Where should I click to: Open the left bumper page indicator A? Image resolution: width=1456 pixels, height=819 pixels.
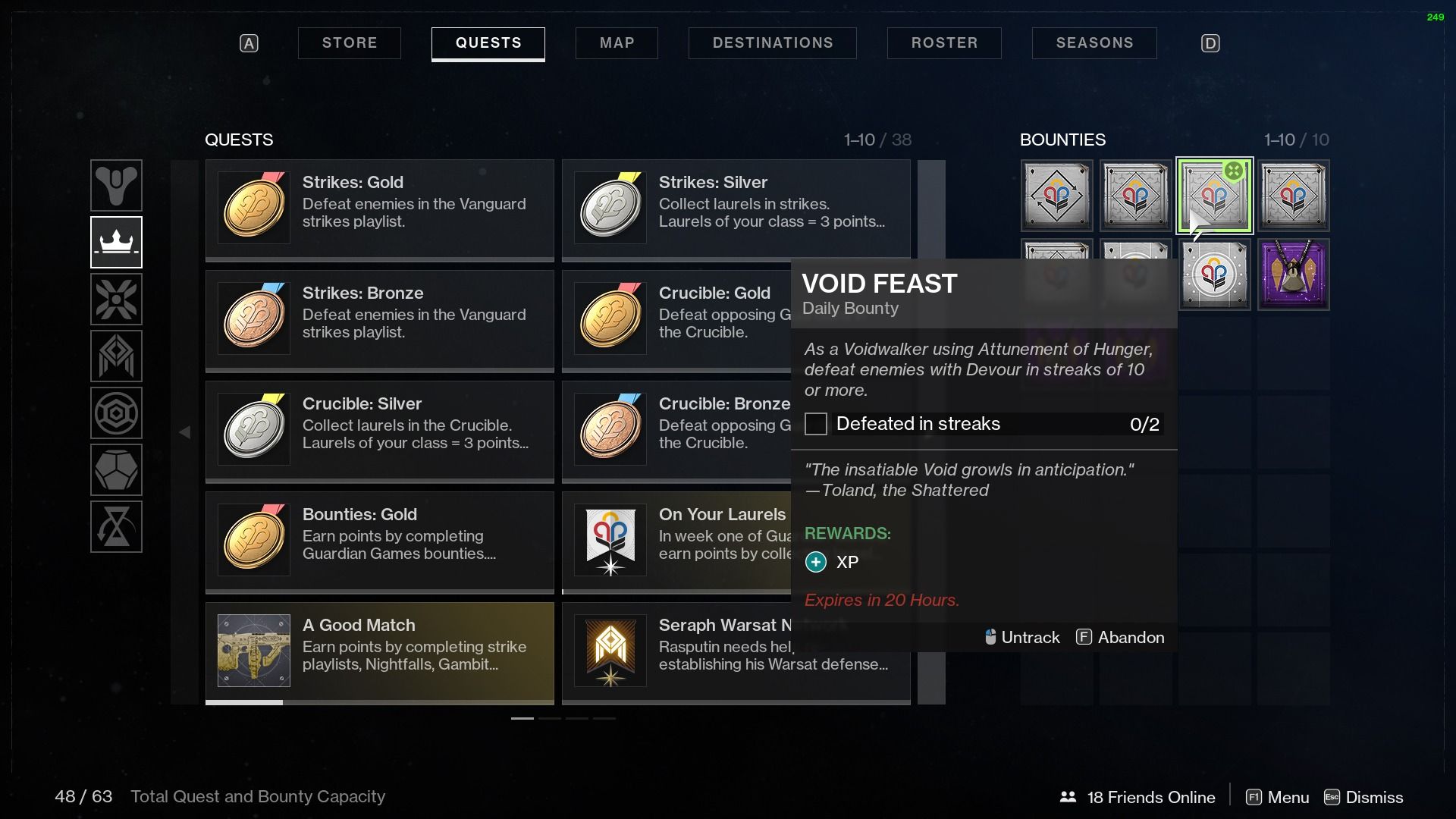249,43
